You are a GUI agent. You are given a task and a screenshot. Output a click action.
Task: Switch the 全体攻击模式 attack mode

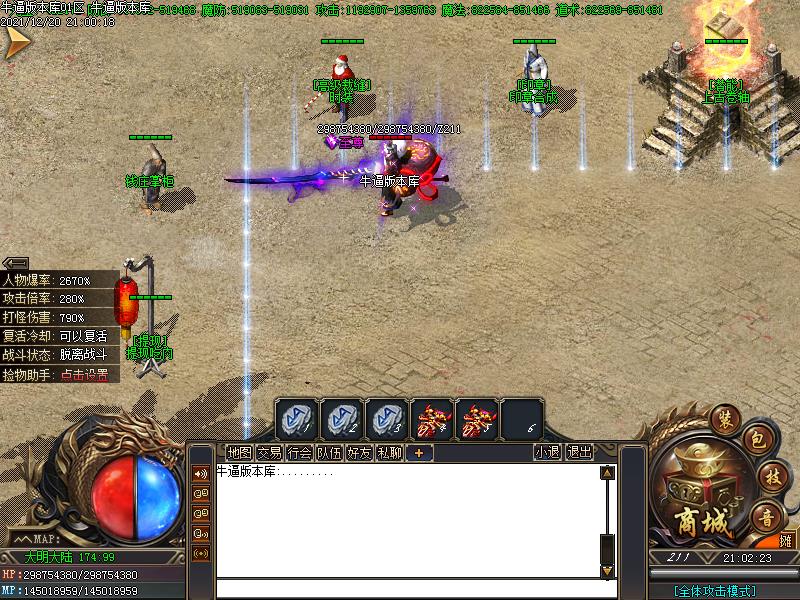pos(715,590)
